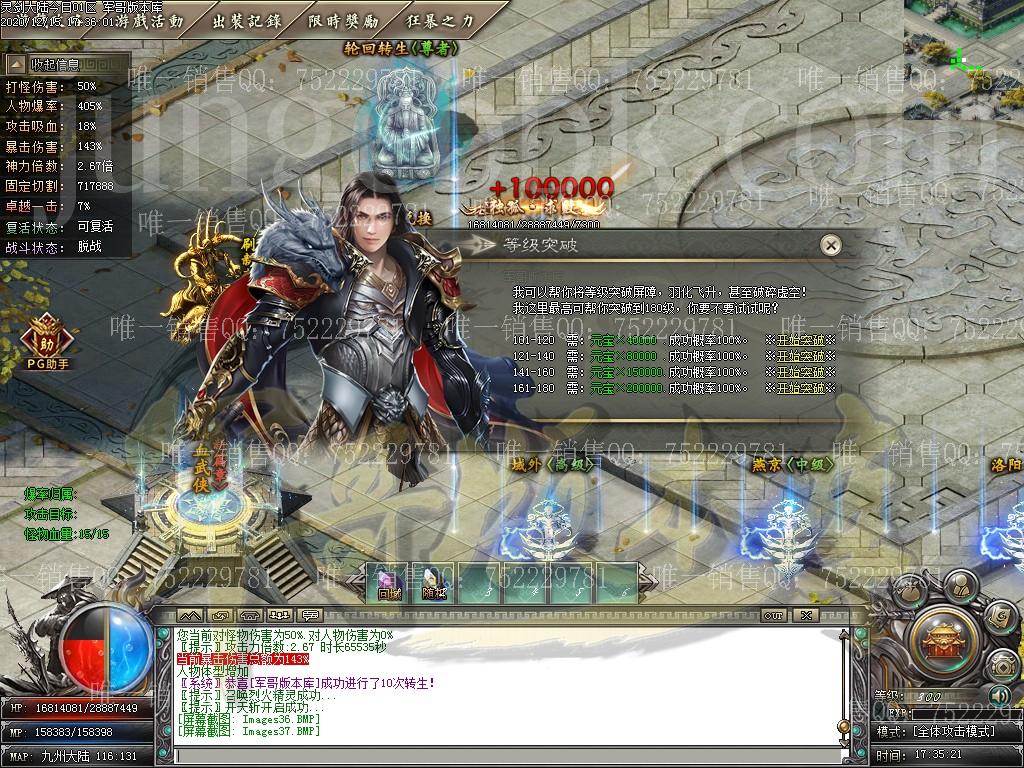This screenshot has height=768, width=1024.
Task: Click the OUT button on chat bar
Action: coord(773,615)
